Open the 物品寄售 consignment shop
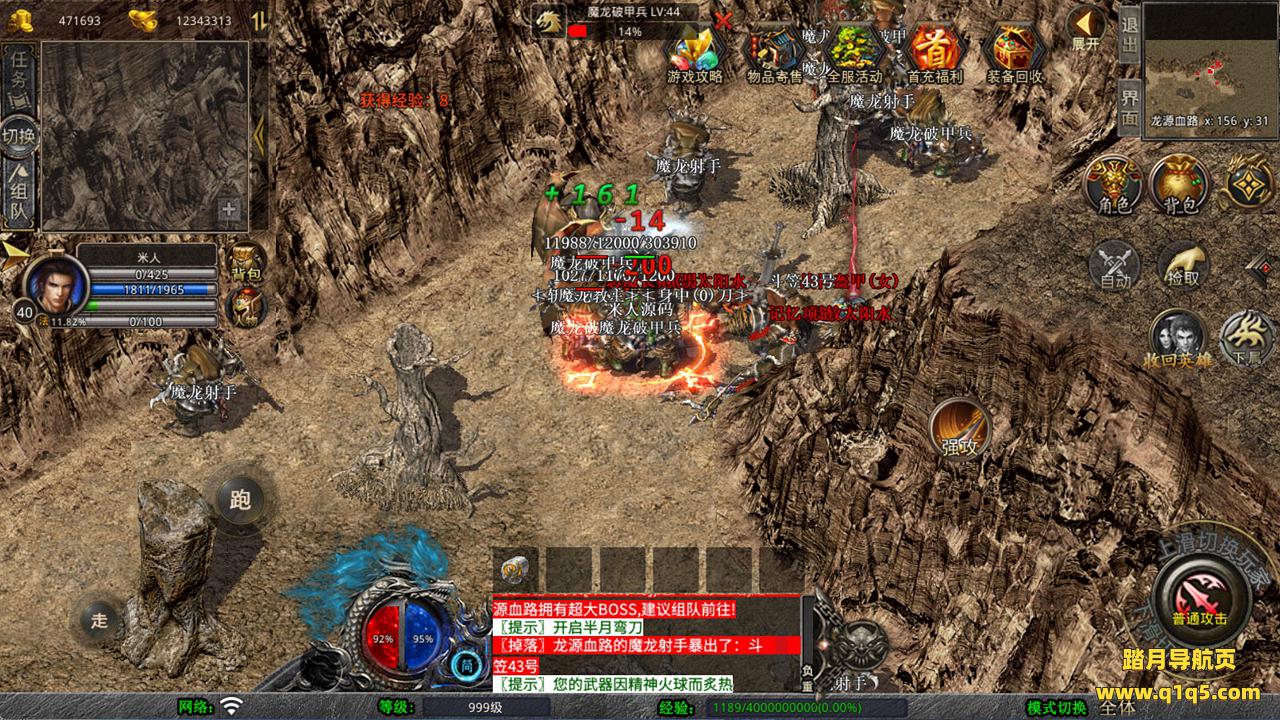1280x720 pixels. (x=775, y=52)
